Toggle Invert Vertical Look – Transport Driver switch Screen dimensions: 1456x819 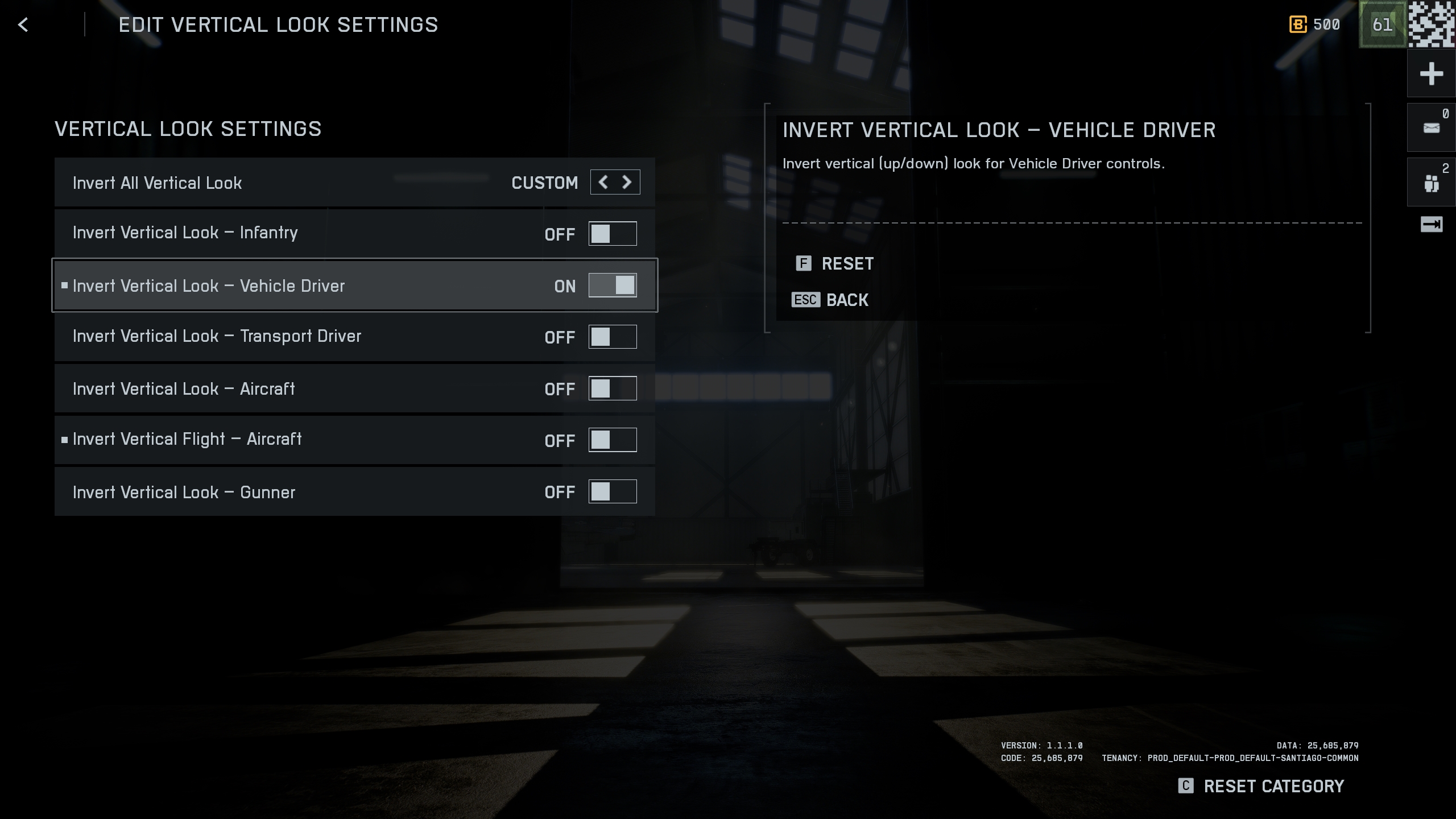pyautogui.click(x=613, y=337)
